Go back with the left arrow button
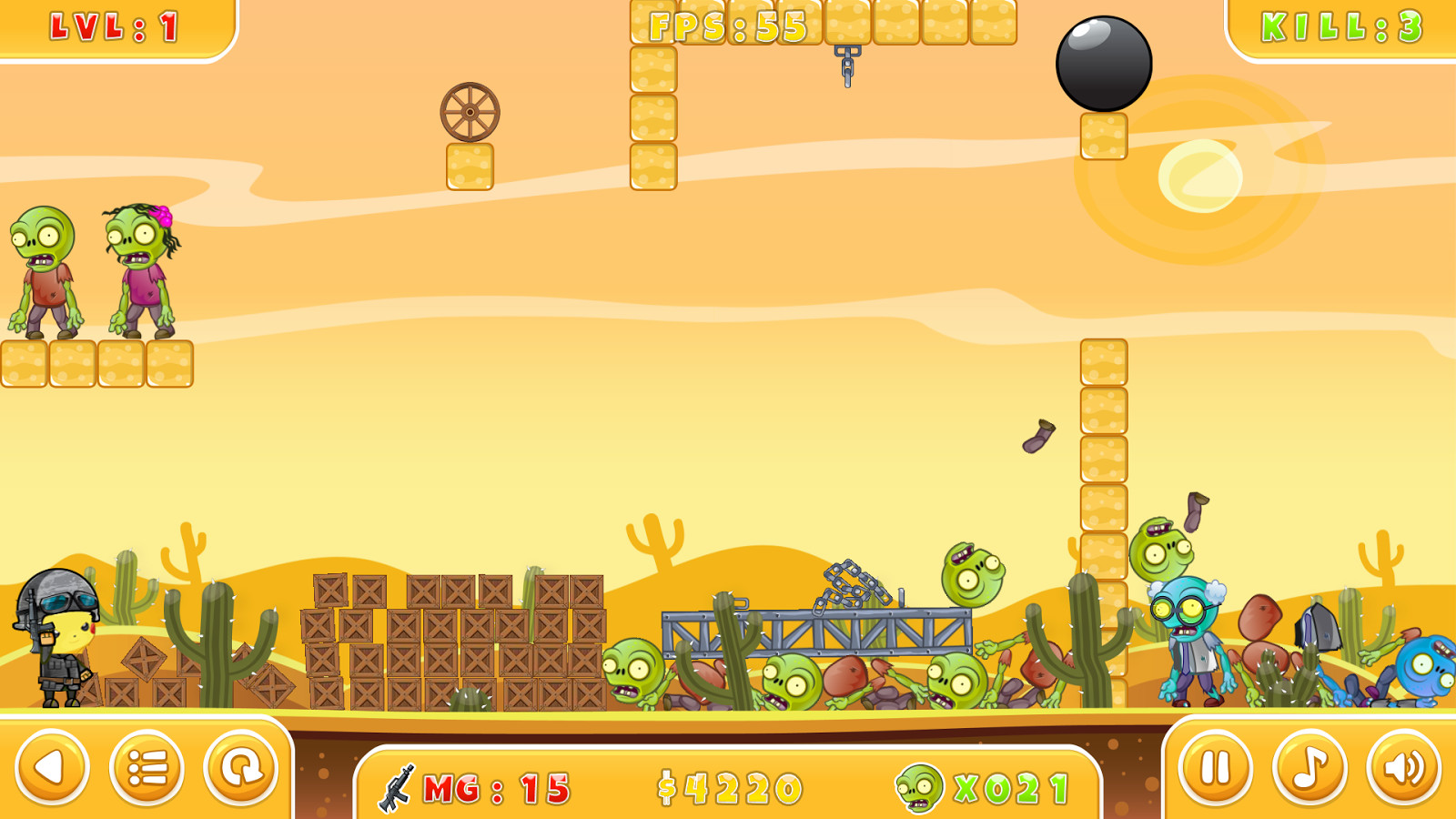This screenshot has height=819, width=1456. (52, 768)
